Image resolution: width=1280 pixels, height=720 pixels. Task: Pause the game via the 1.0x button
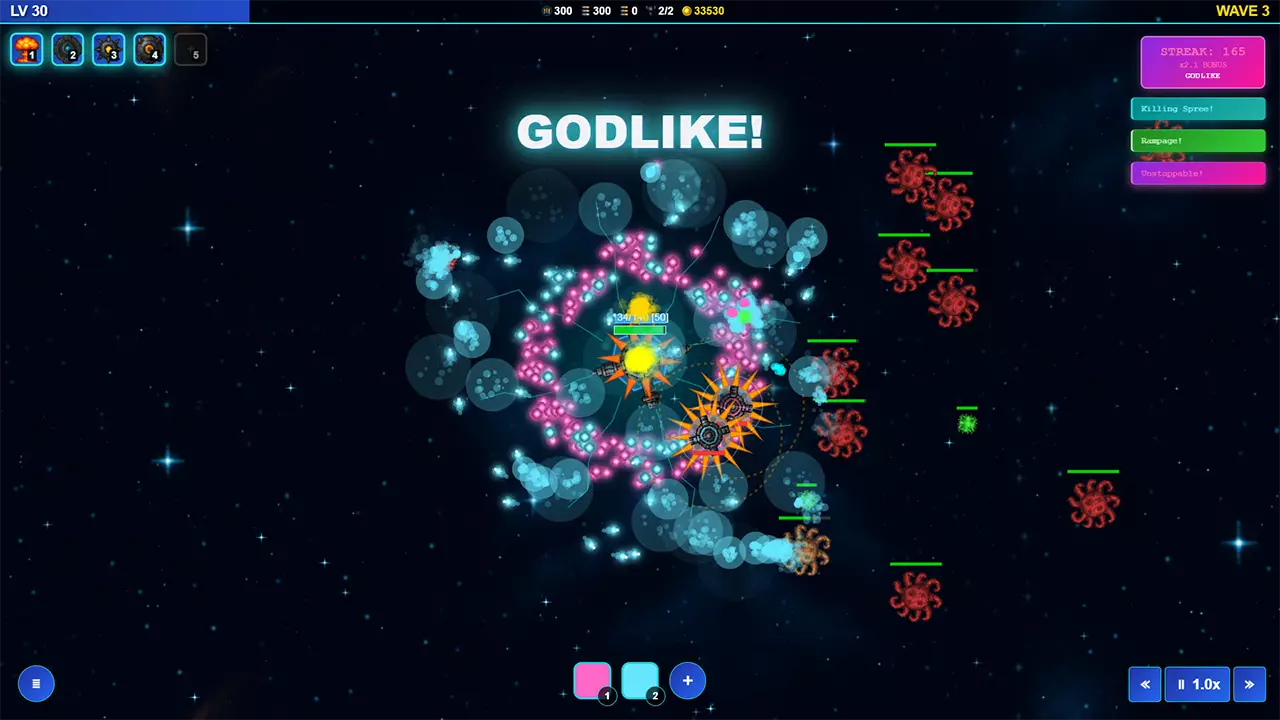pyautogui.click(x=1198, y=684)
